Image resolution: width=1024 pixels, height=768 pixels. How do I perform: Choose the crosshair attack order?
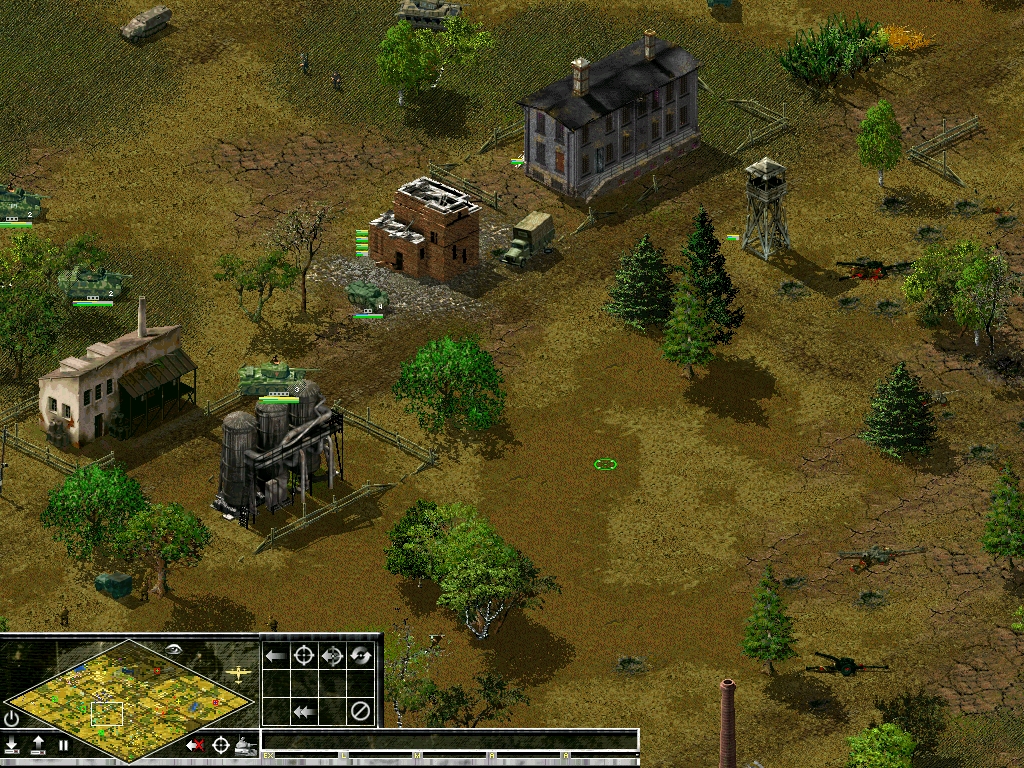point(304,656)
